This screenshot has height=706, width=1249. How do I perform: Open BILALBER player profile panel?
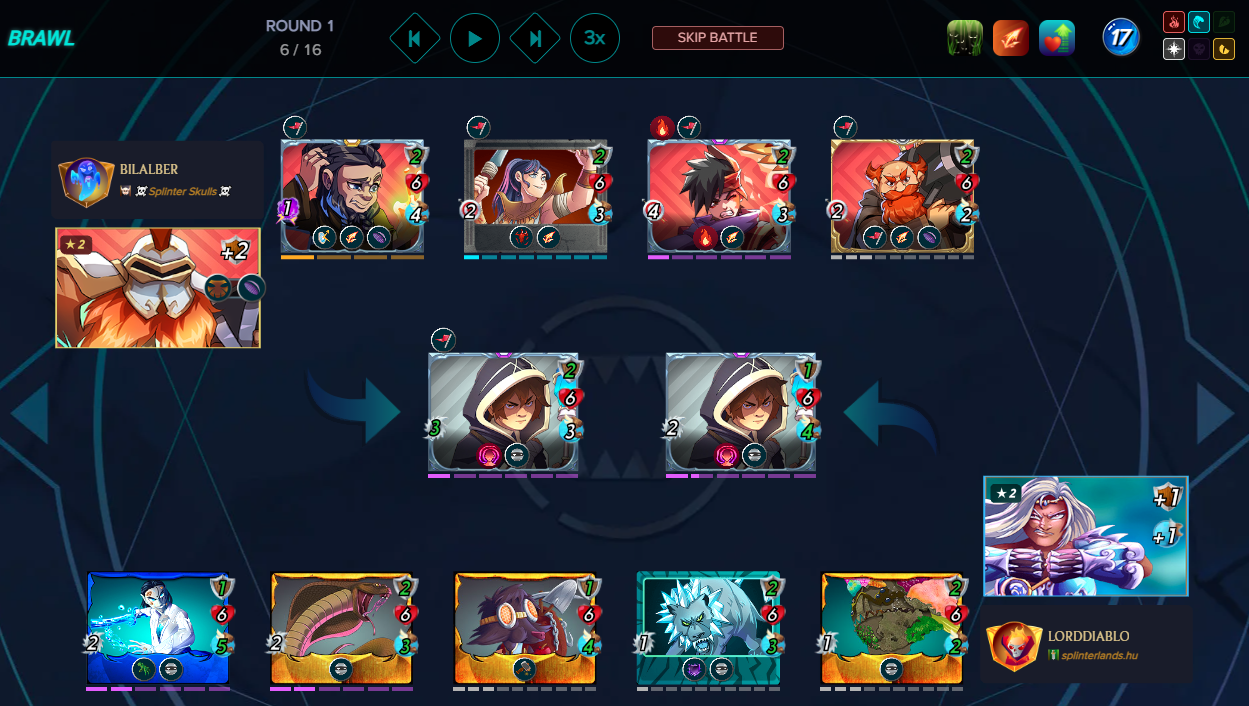pos(157,180)
